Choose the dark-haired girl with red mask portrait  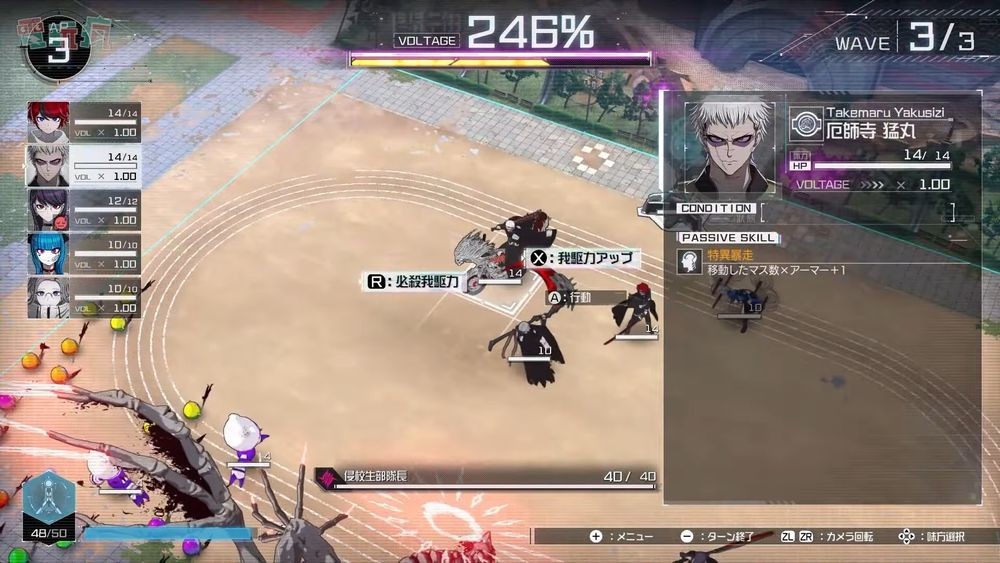point(48,209)
